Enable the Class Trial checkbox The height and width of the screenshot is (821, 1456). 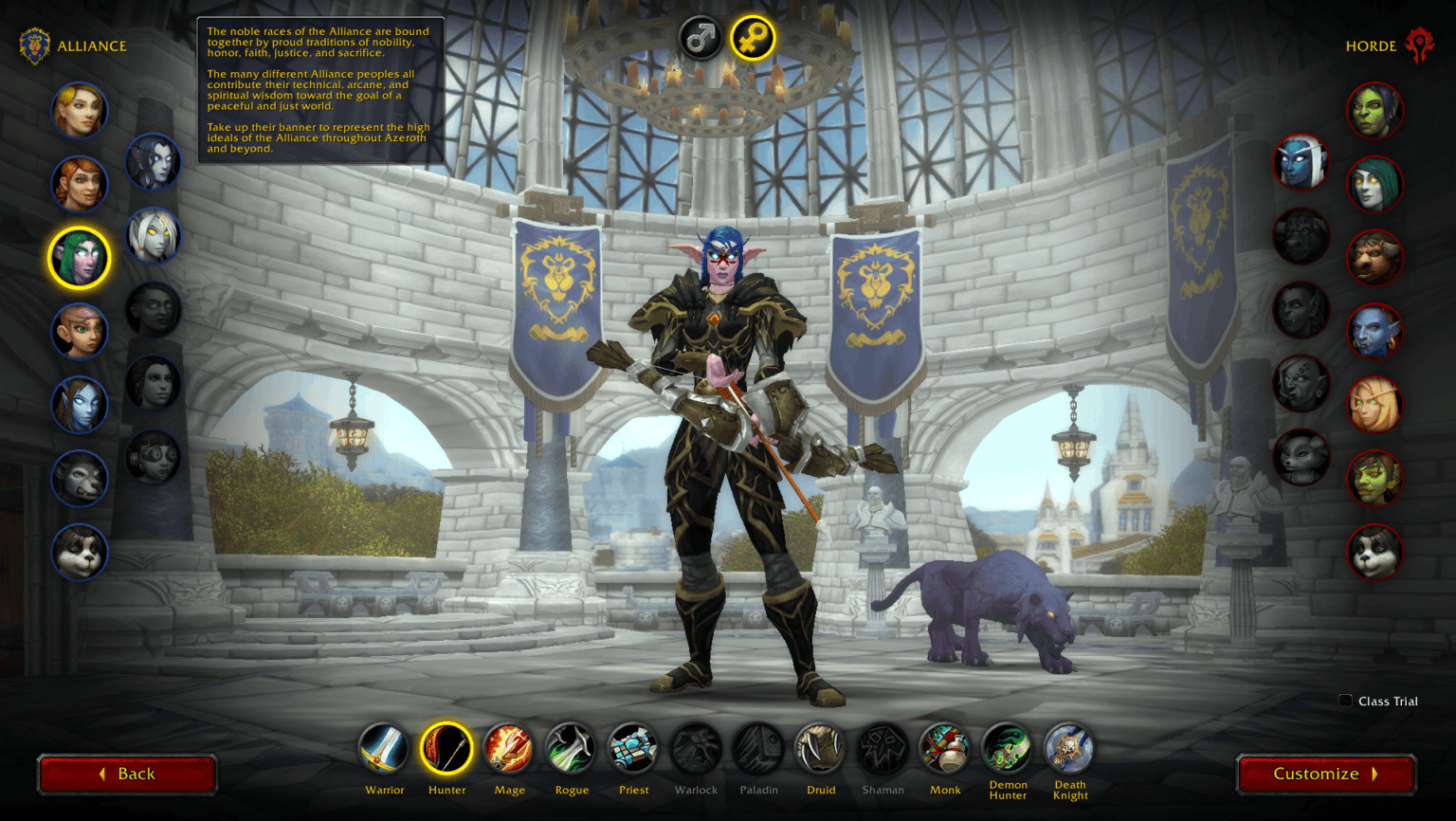(1345, 701)
